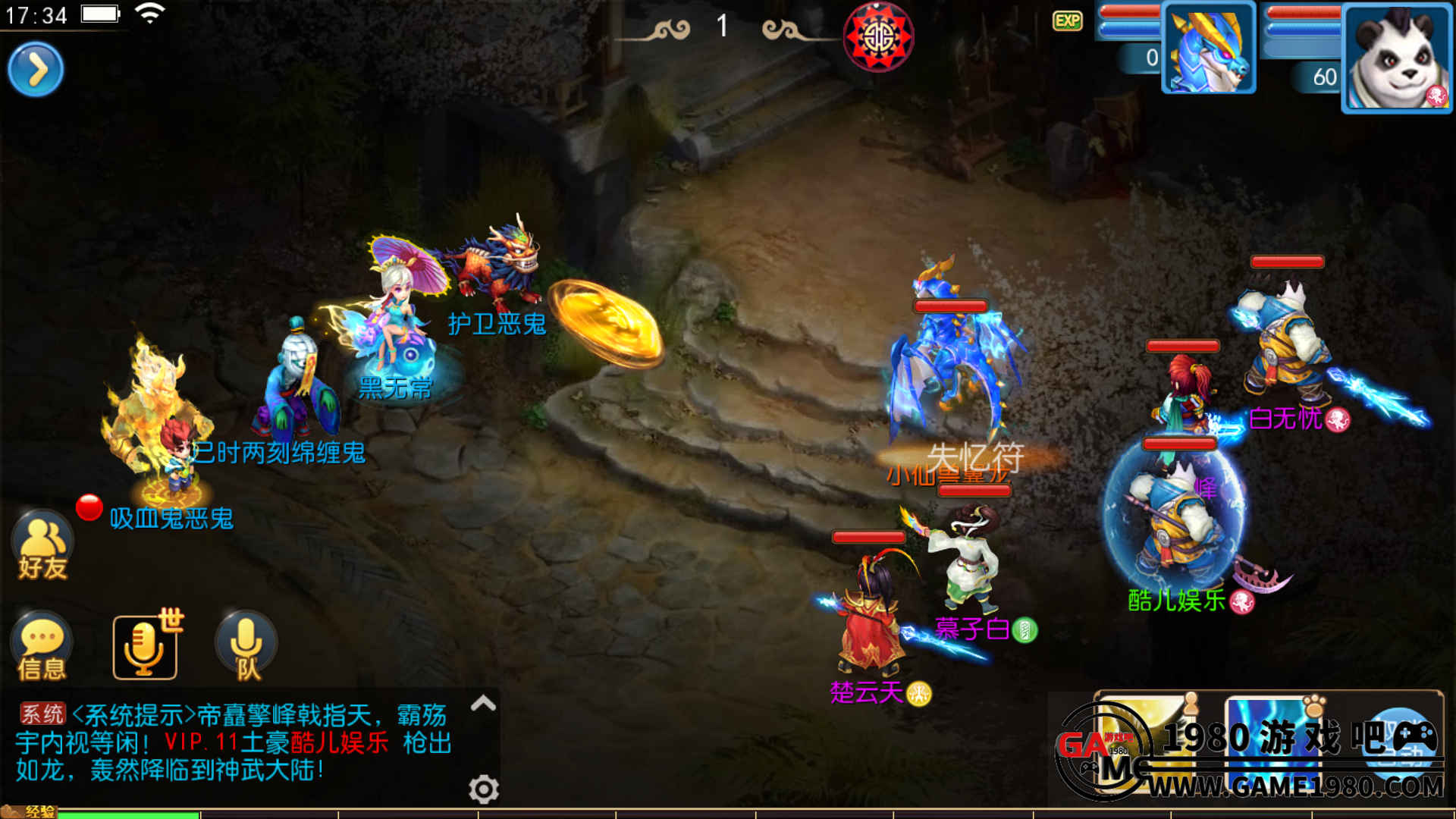Click the yellow EXP icon

pos(1067,20)
